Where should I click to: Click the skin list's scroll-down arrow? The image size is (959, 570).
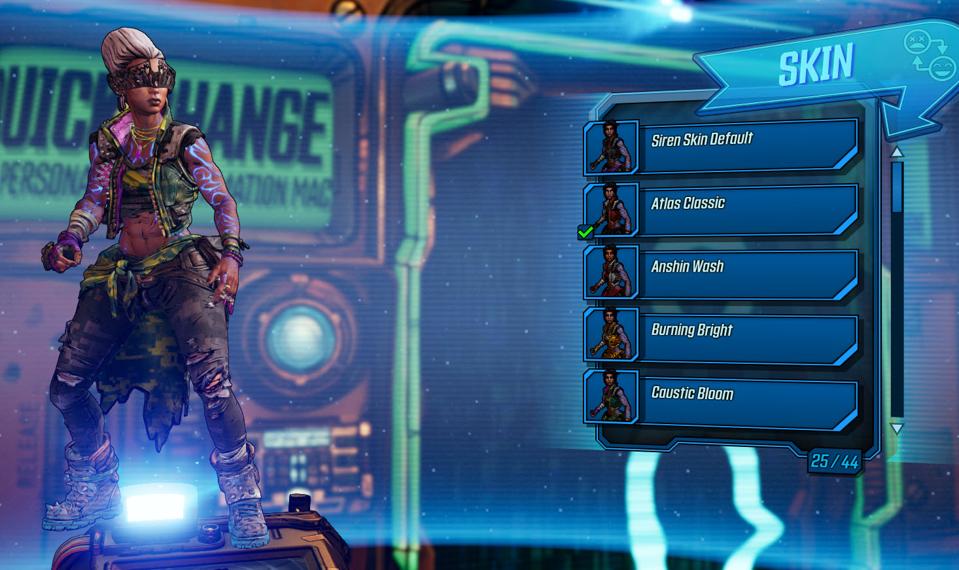897,428
